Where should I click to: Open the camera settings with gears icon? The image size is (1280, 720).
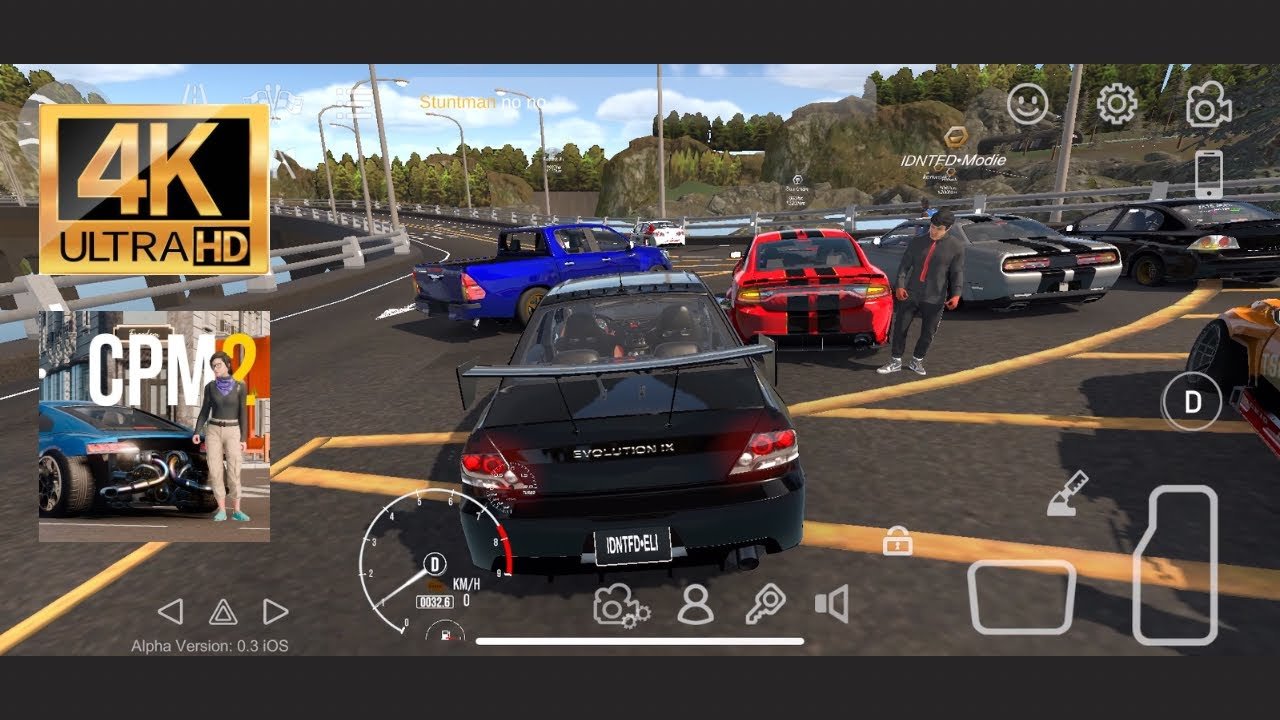(x=621, y=605)
